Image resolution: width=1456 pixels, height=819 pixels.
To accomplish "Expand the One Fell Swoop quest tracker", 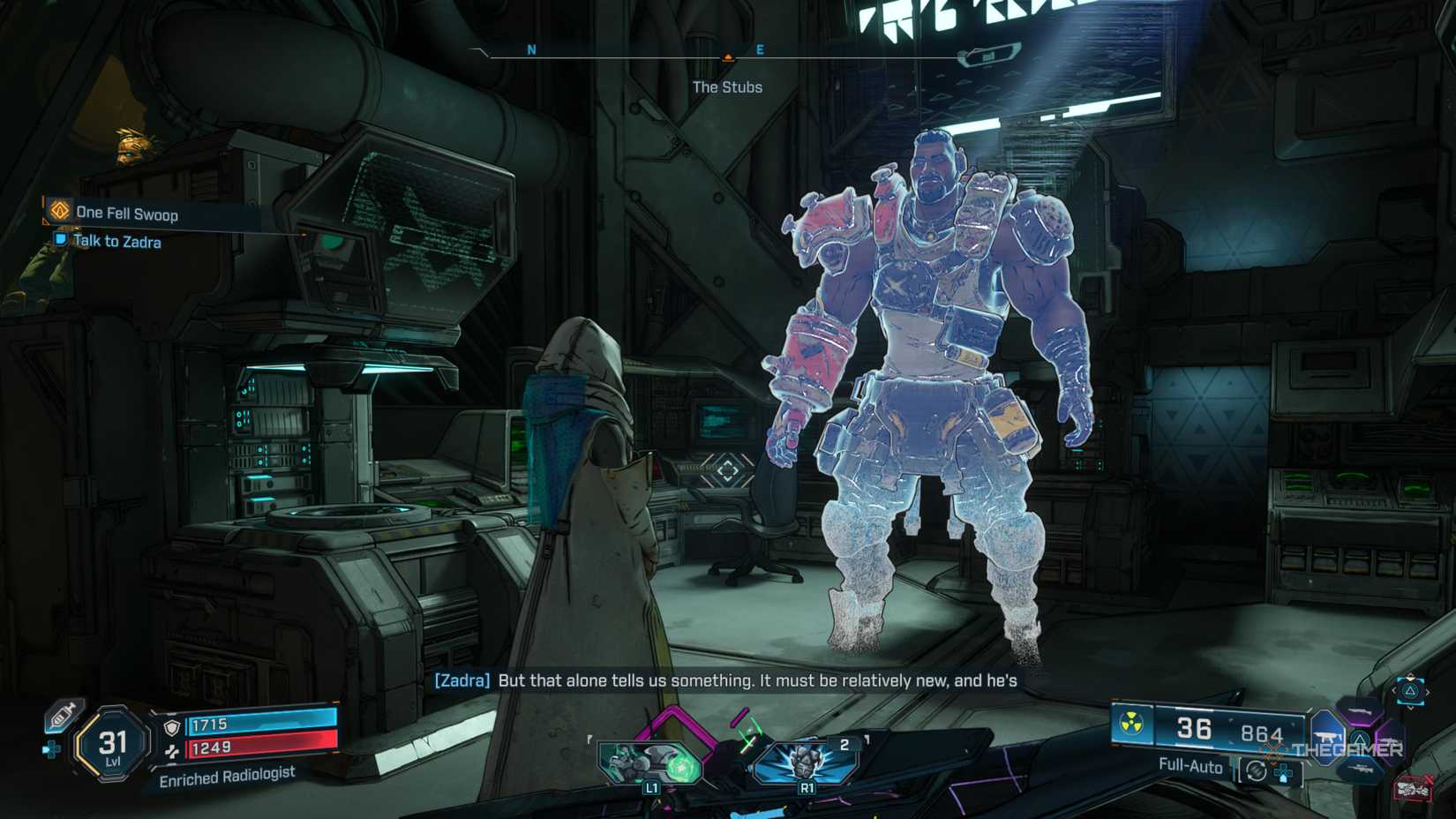I will pyautogui.click(x=57, y=214).
